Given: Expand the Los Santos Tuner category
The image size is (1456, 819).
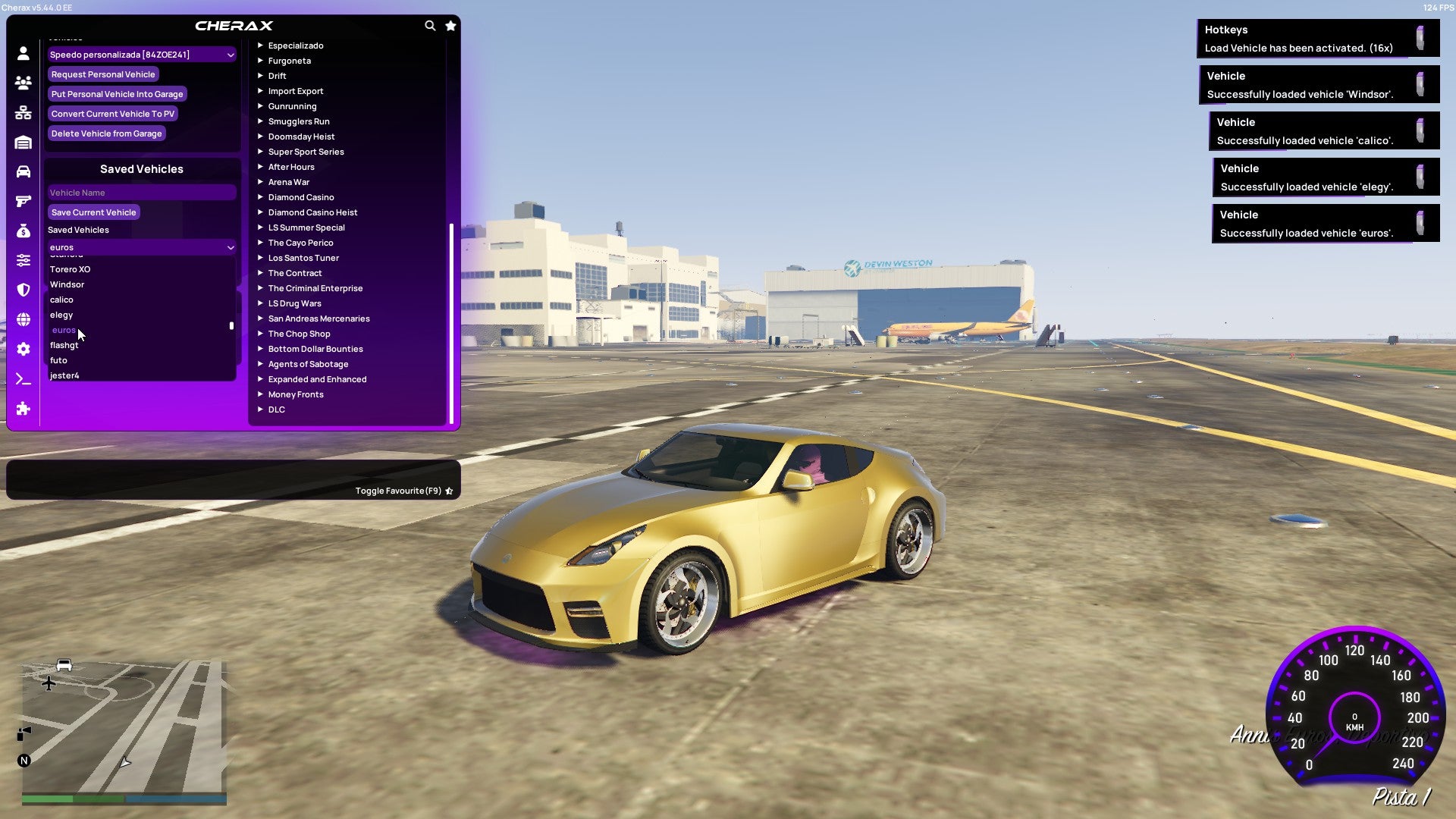Looking at the screenshot, I should click(x=303, y=258).
